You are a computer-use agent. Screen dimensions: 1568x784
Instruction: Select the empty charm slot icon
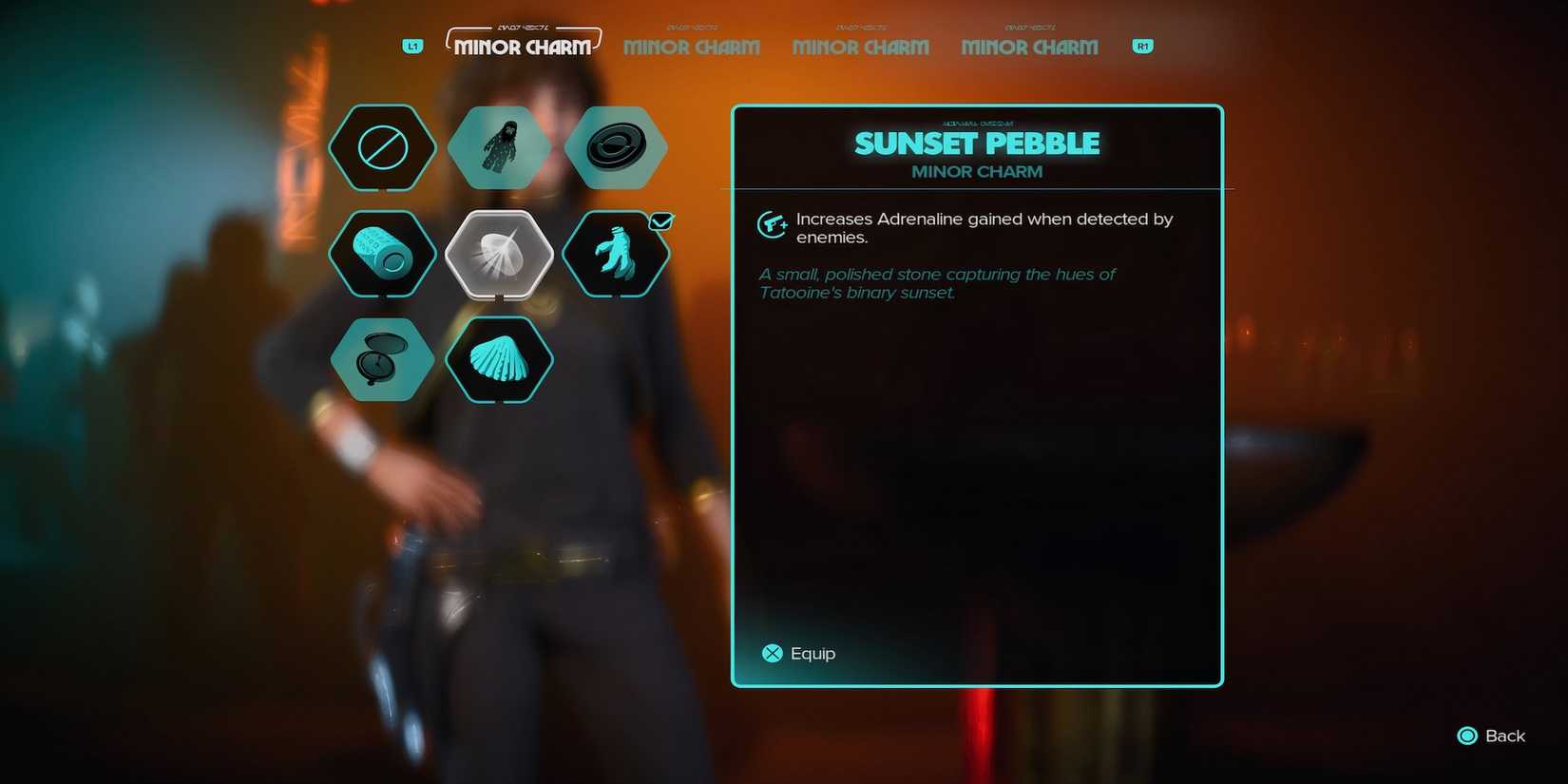pyautogui.click(x=382, y=147)
